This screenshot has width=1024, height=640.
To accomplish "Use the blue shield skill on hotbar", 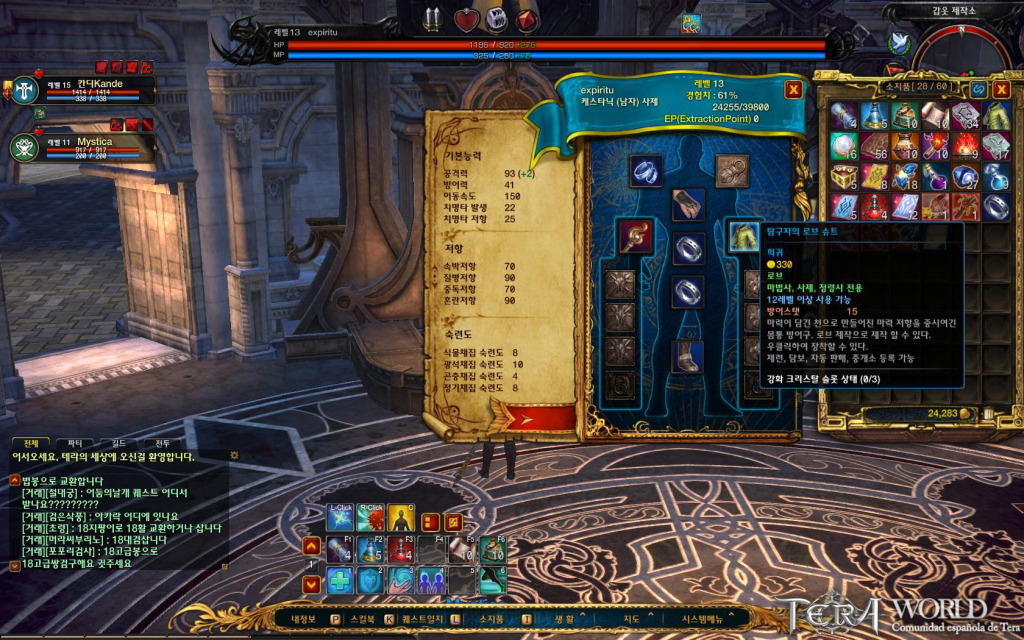I will (371, 579).
